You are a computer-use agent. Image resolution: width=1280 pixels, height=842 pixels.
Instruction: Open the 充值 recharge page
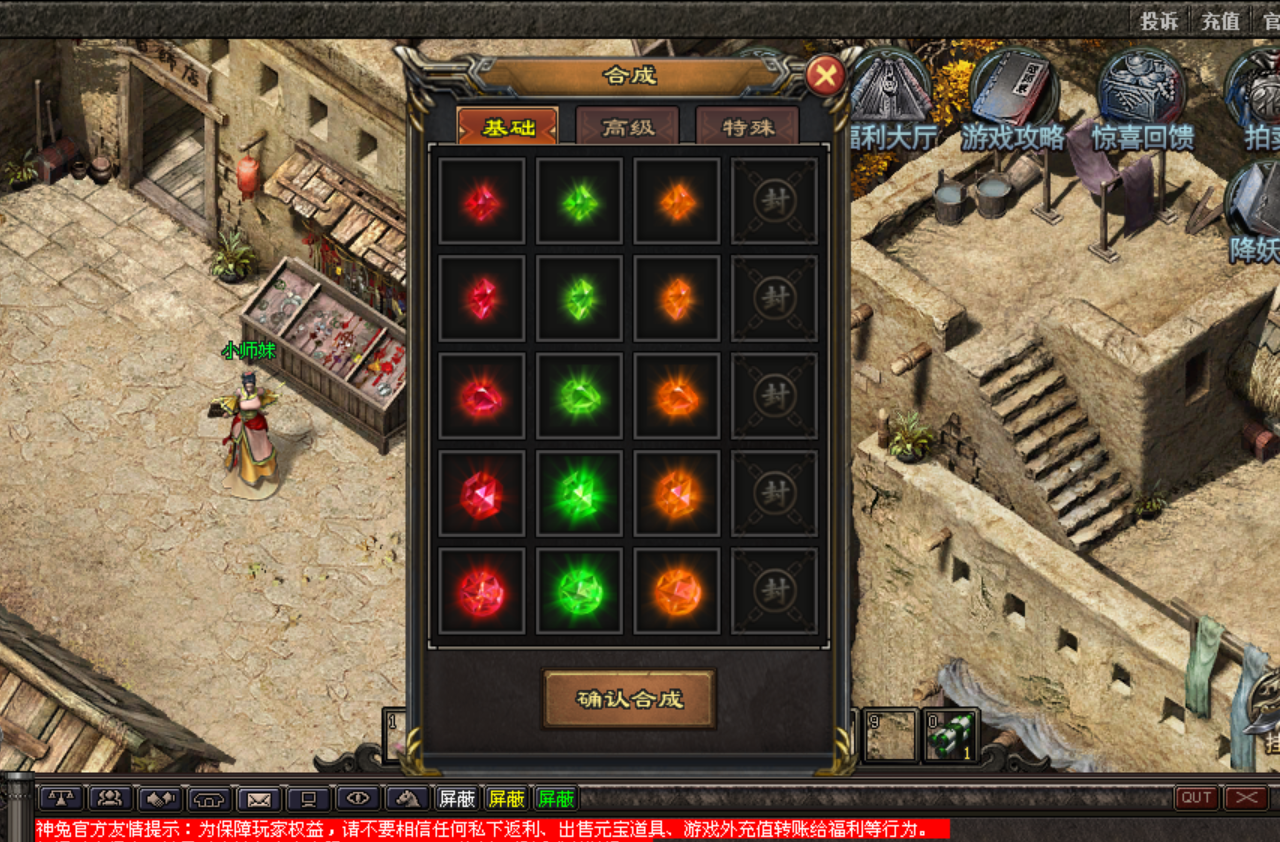pos(1220,20)
